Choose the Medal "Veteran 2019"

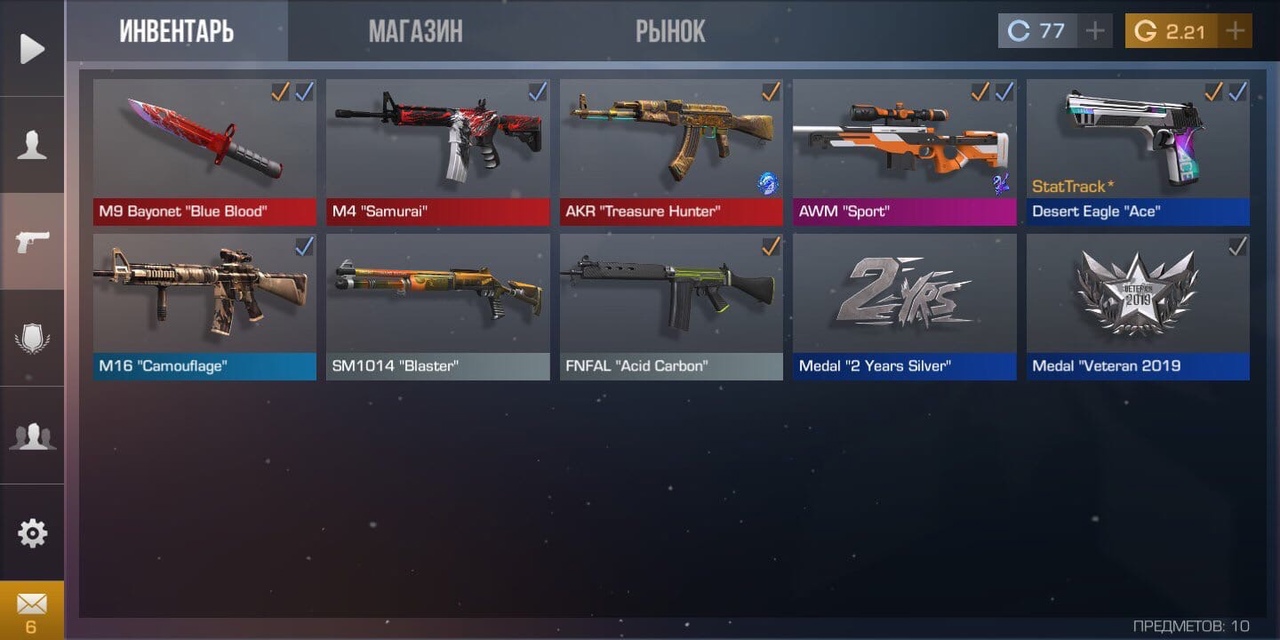[x=1137, y=306]
